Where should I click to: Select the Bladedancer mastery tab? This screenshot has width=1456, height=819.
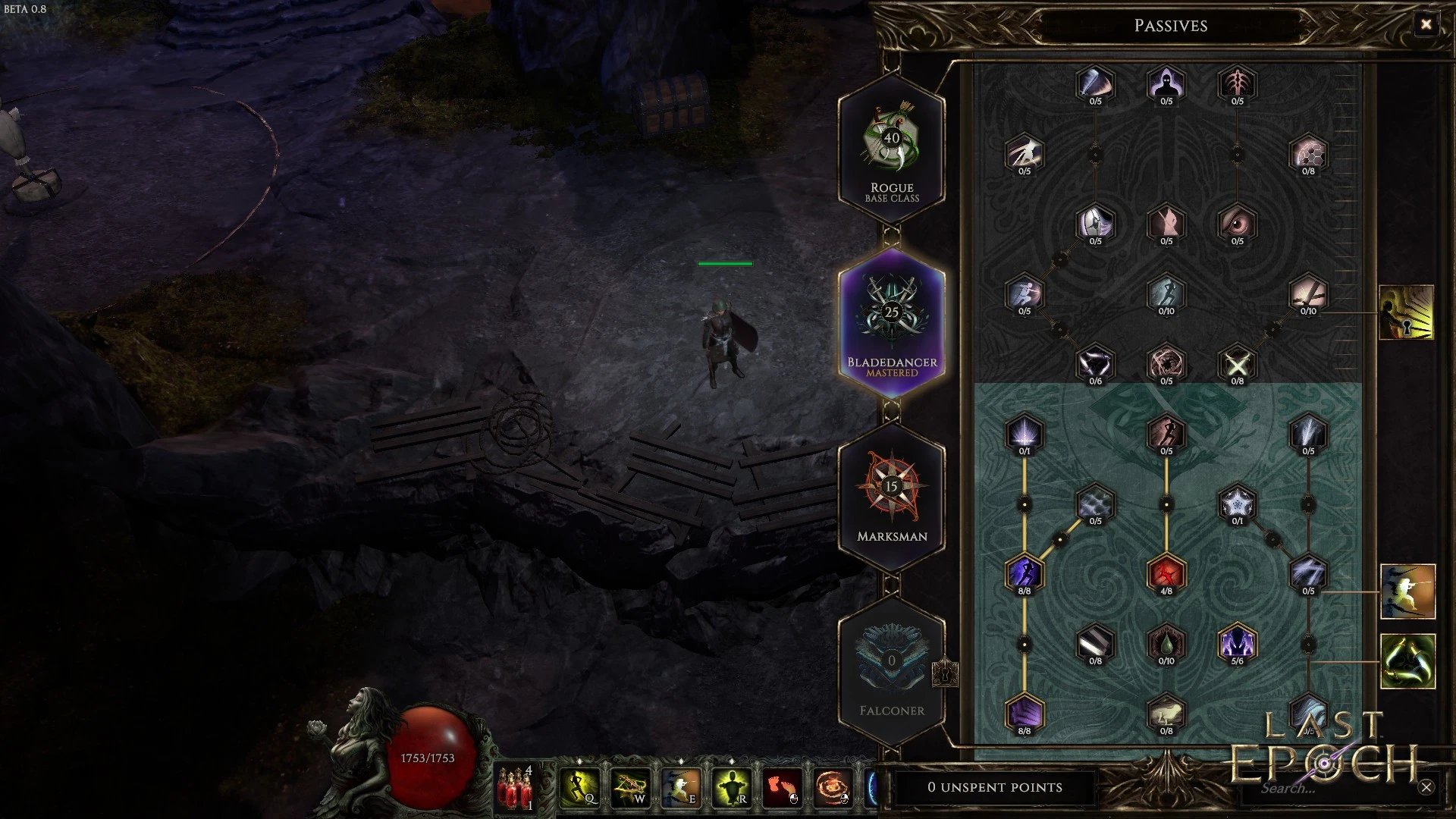[892, 323]
